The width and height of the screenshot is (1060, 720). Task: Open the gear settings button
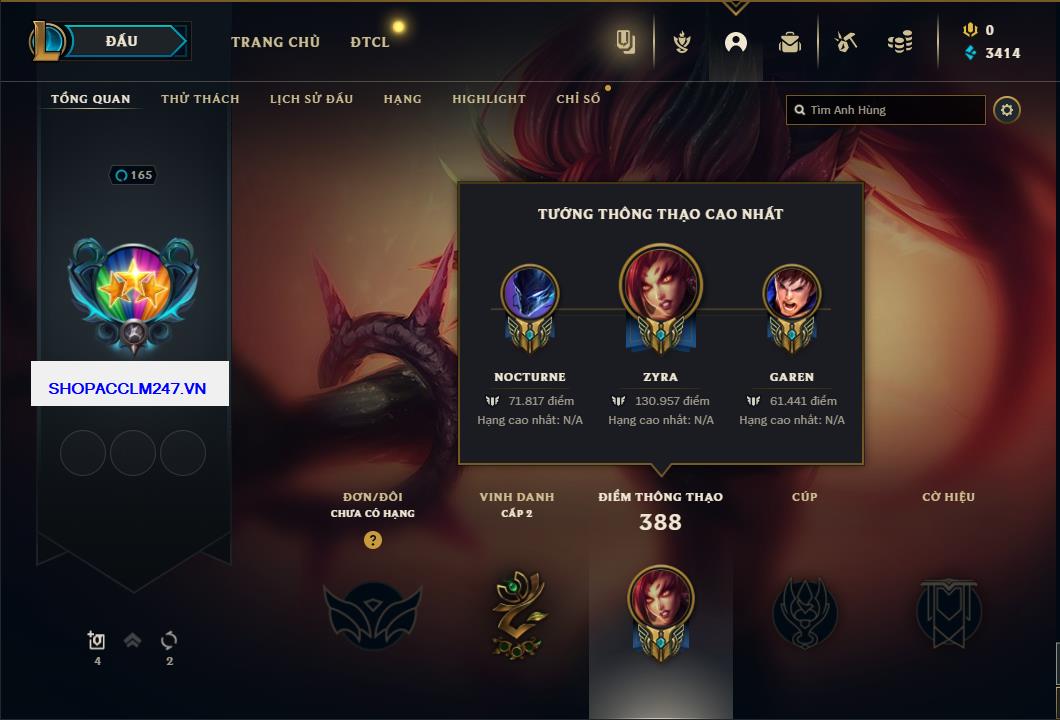point(1007,110)
